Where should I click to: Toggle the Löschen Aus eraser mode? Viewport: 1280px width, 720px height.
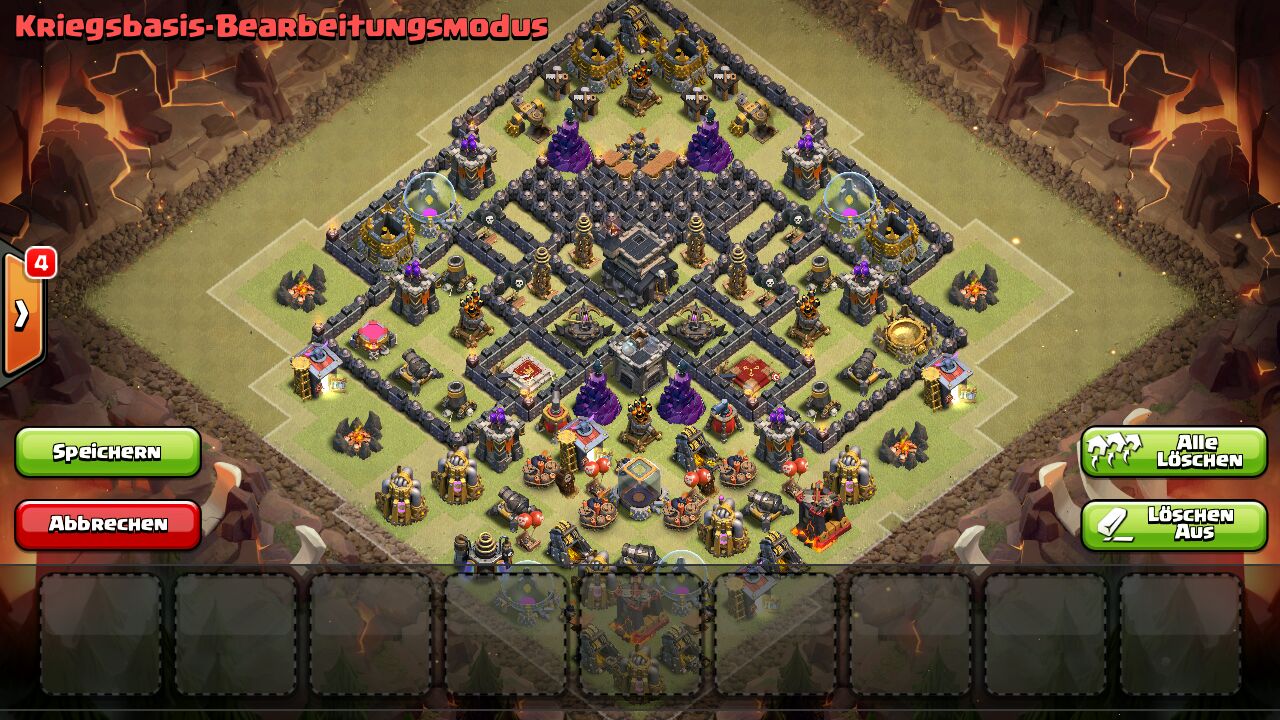[x=1174, y=525]
